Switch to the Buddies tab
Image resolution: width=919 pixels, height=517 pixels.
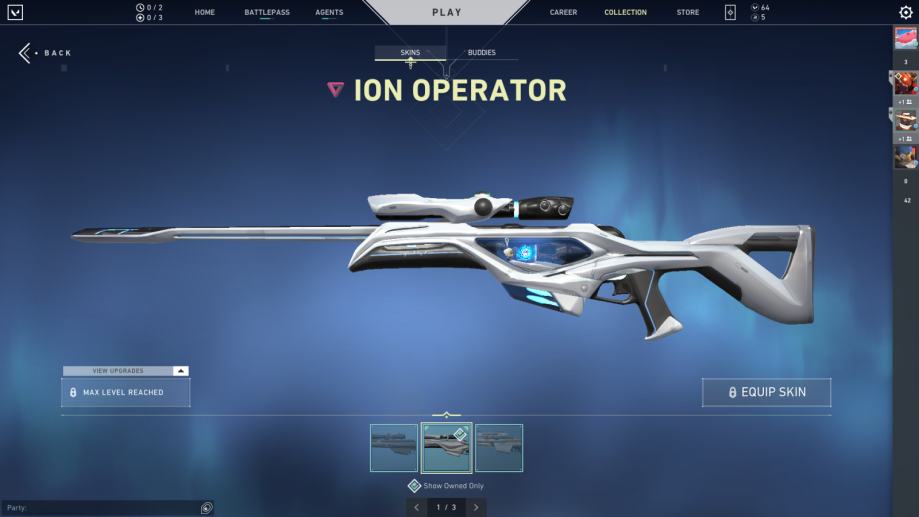481,53
